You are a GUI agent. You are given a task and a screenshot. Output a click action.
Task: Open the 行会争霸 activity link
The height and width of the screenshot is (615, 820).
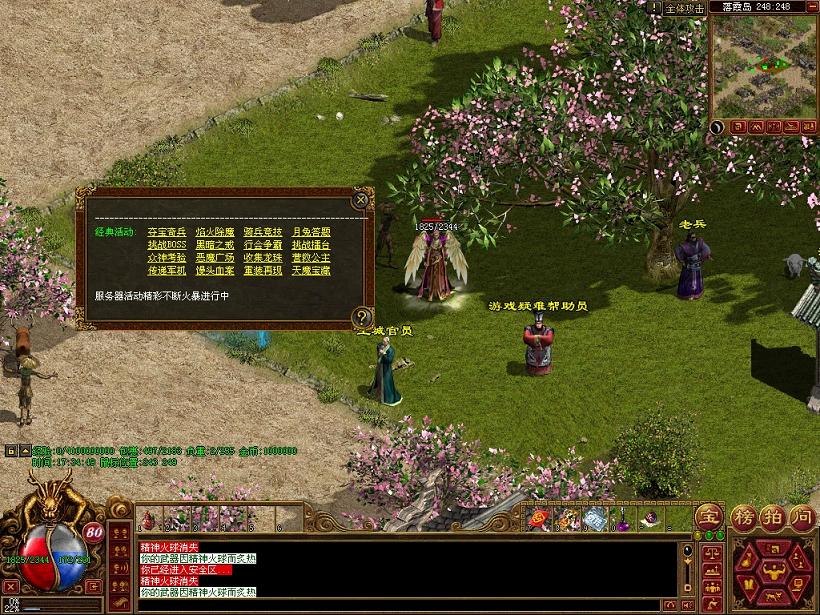(x=263, y=245)
